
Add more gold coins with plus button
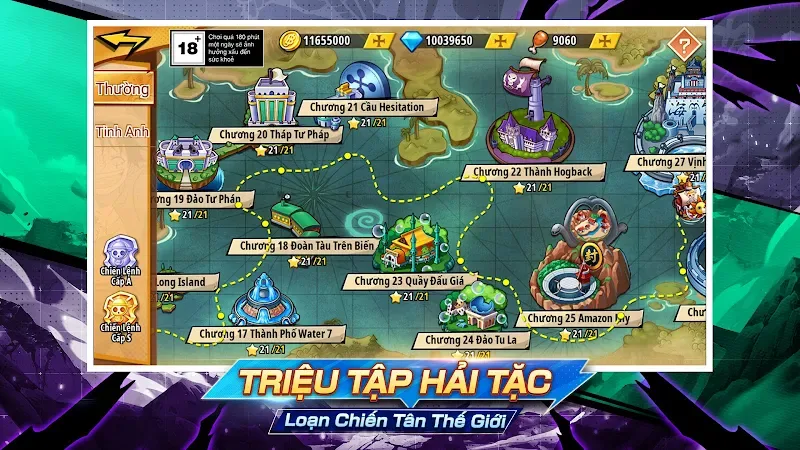click(380, 40)
